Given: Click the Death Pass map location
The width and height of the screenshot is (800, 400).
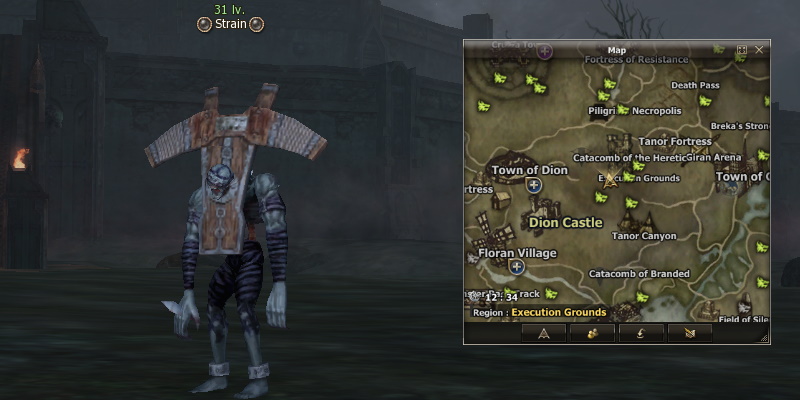Looking at the screenshot, I should [x=695, y=86].
